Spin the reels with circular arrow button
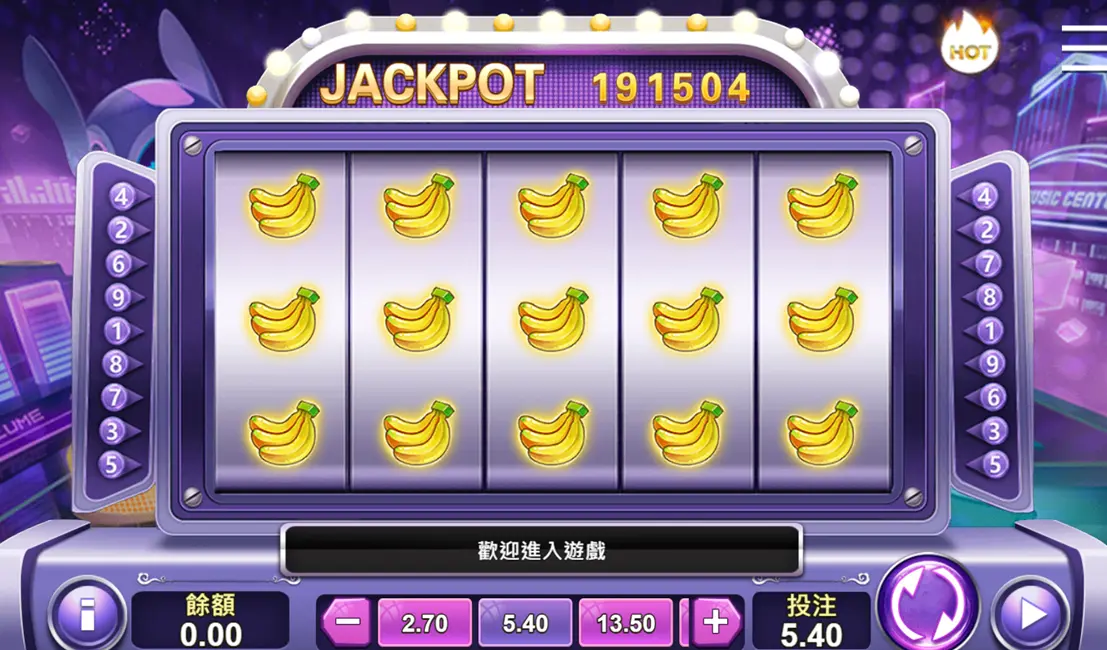Screen dimensions: 1107x650 [927, 606]
